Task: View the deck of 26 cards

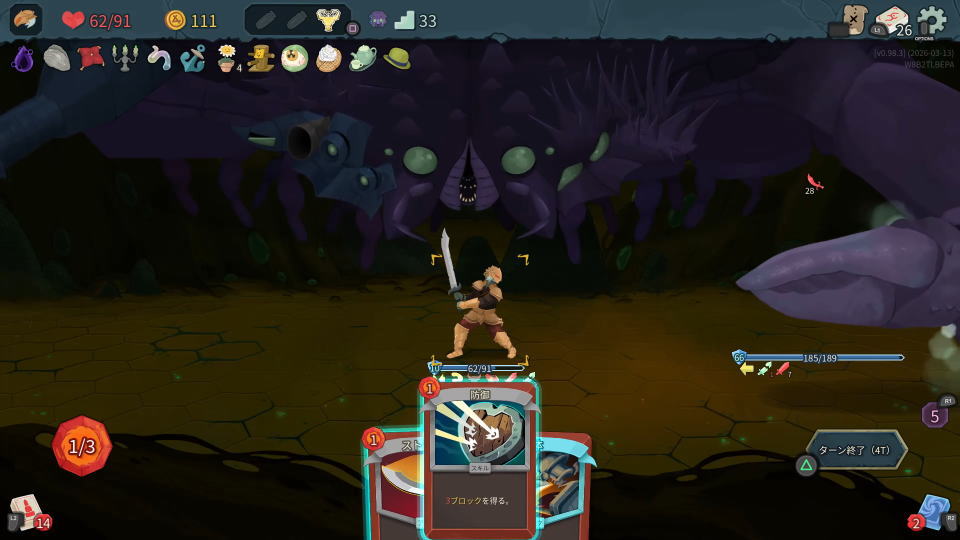Action: 890,21
